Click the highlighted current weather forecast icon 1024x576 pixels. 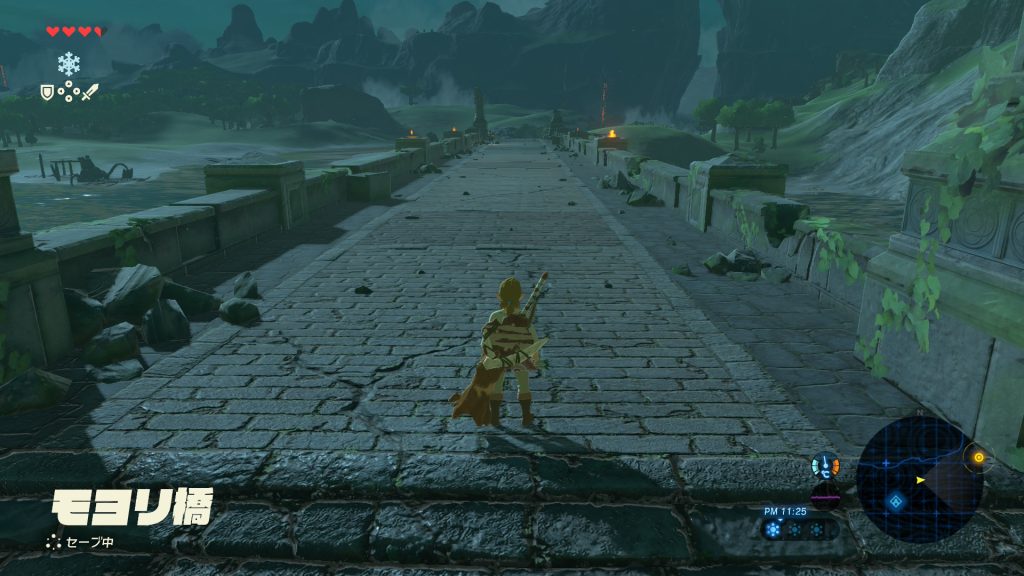coord(773,529)
